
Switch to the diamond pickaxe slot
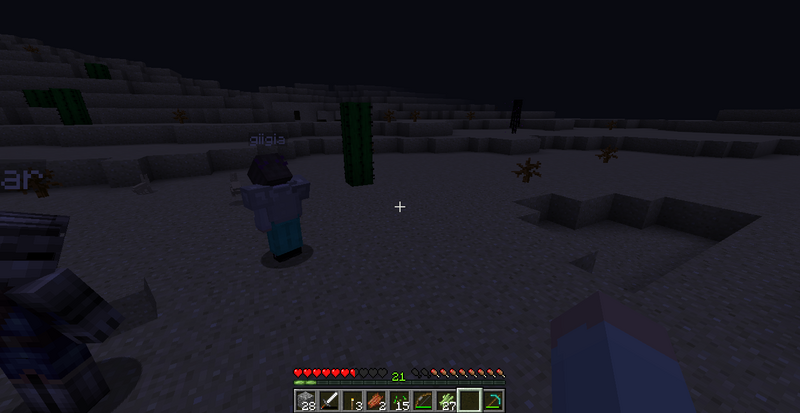coord(494,401)
